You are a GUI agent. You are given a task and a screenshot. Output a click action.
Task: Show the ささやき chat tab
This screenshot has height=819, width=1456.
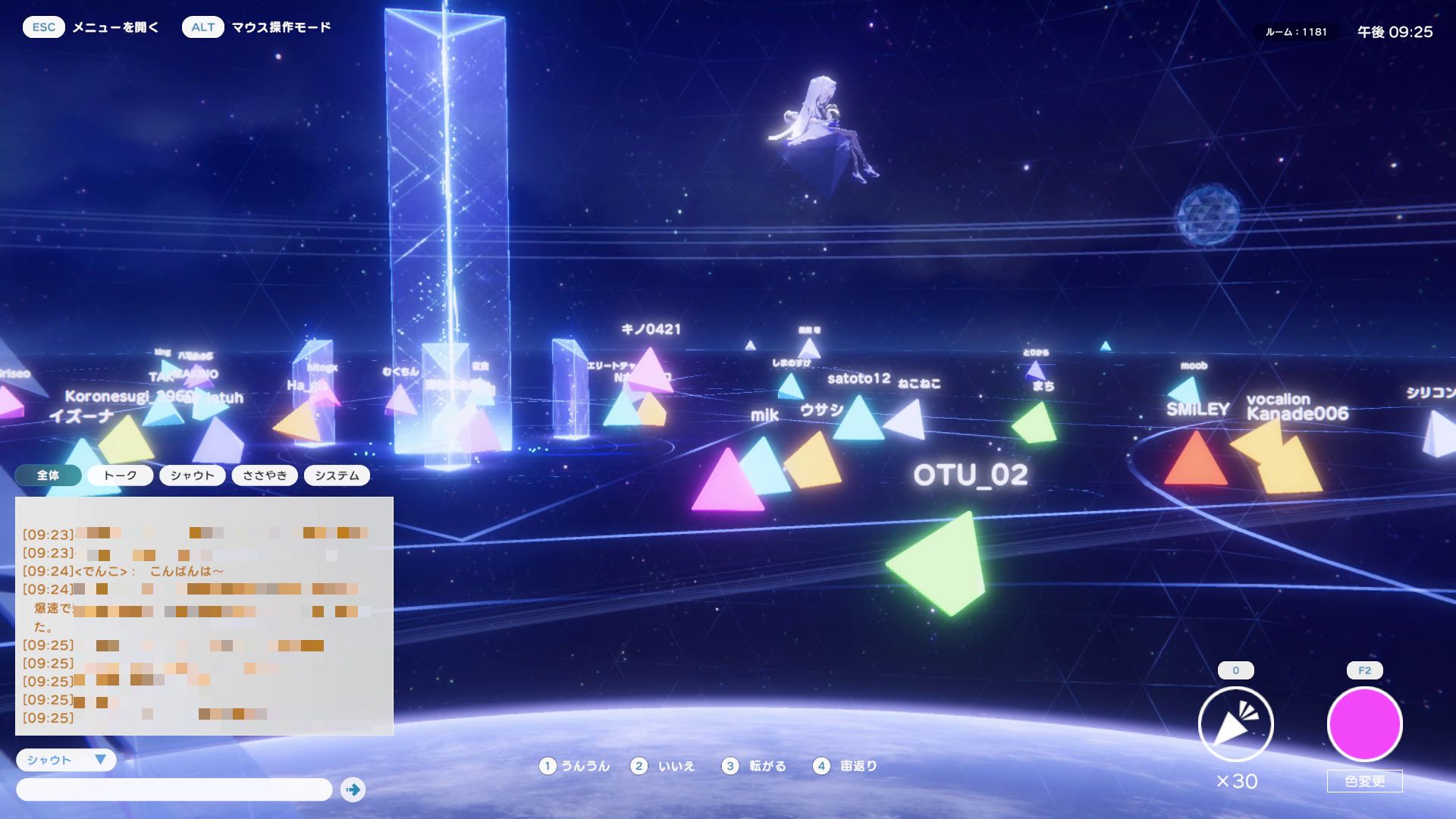tap(265, 475)
